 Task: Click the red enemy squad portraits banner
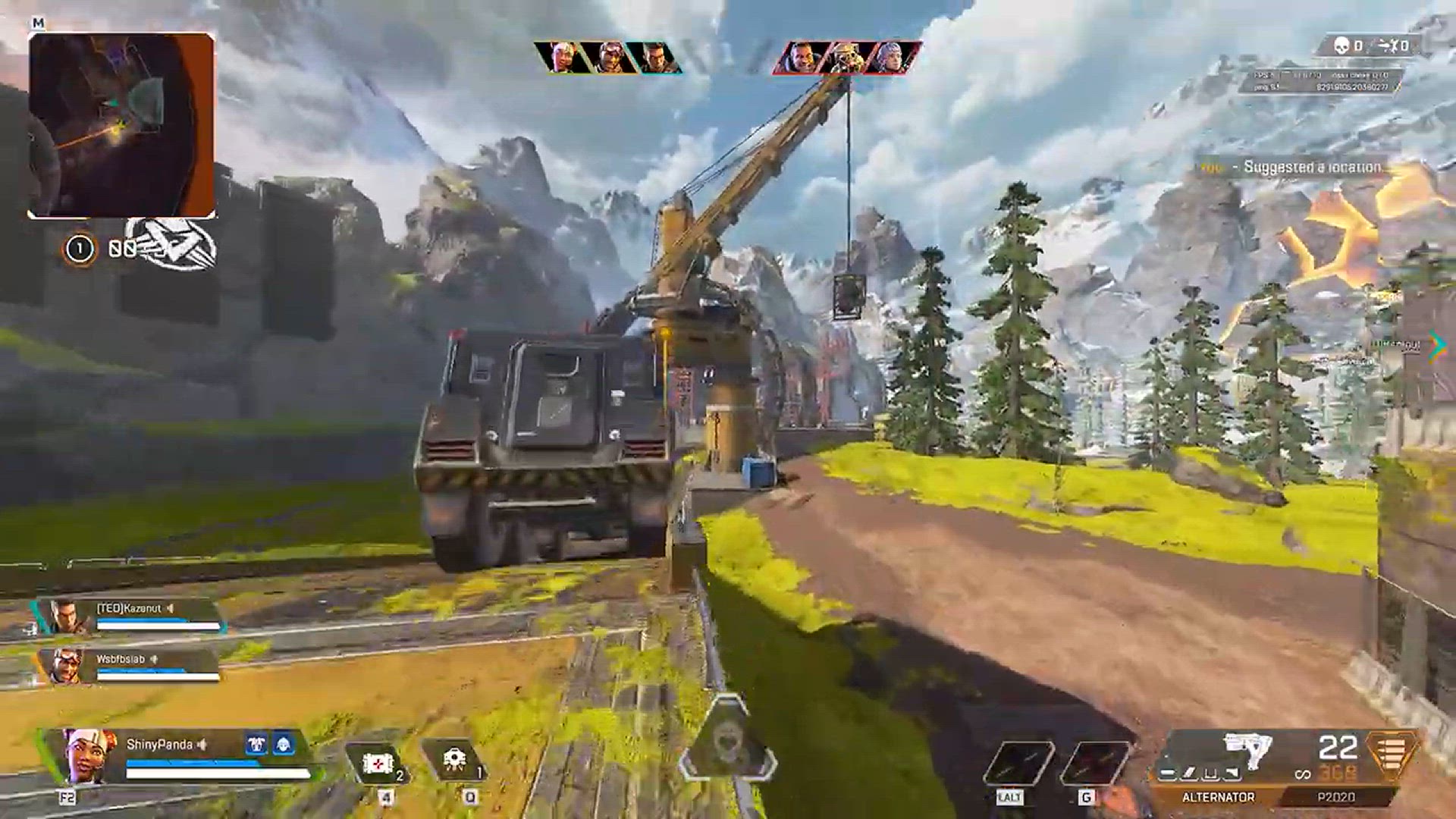[x=846, y=58]
